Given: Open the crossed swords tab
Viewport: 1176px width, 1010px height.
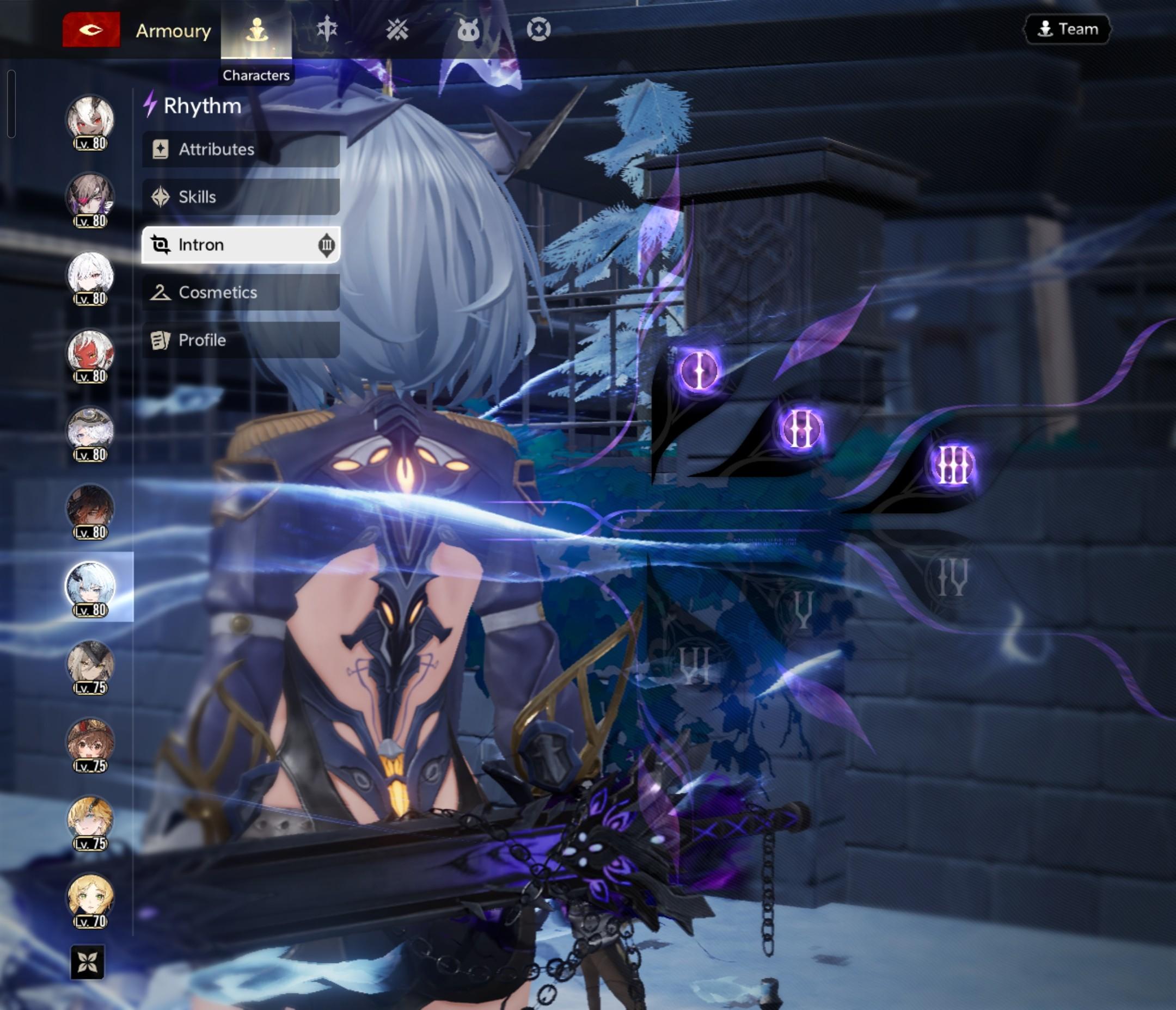Looking at the screenshot, I should [x=397, y=29].
